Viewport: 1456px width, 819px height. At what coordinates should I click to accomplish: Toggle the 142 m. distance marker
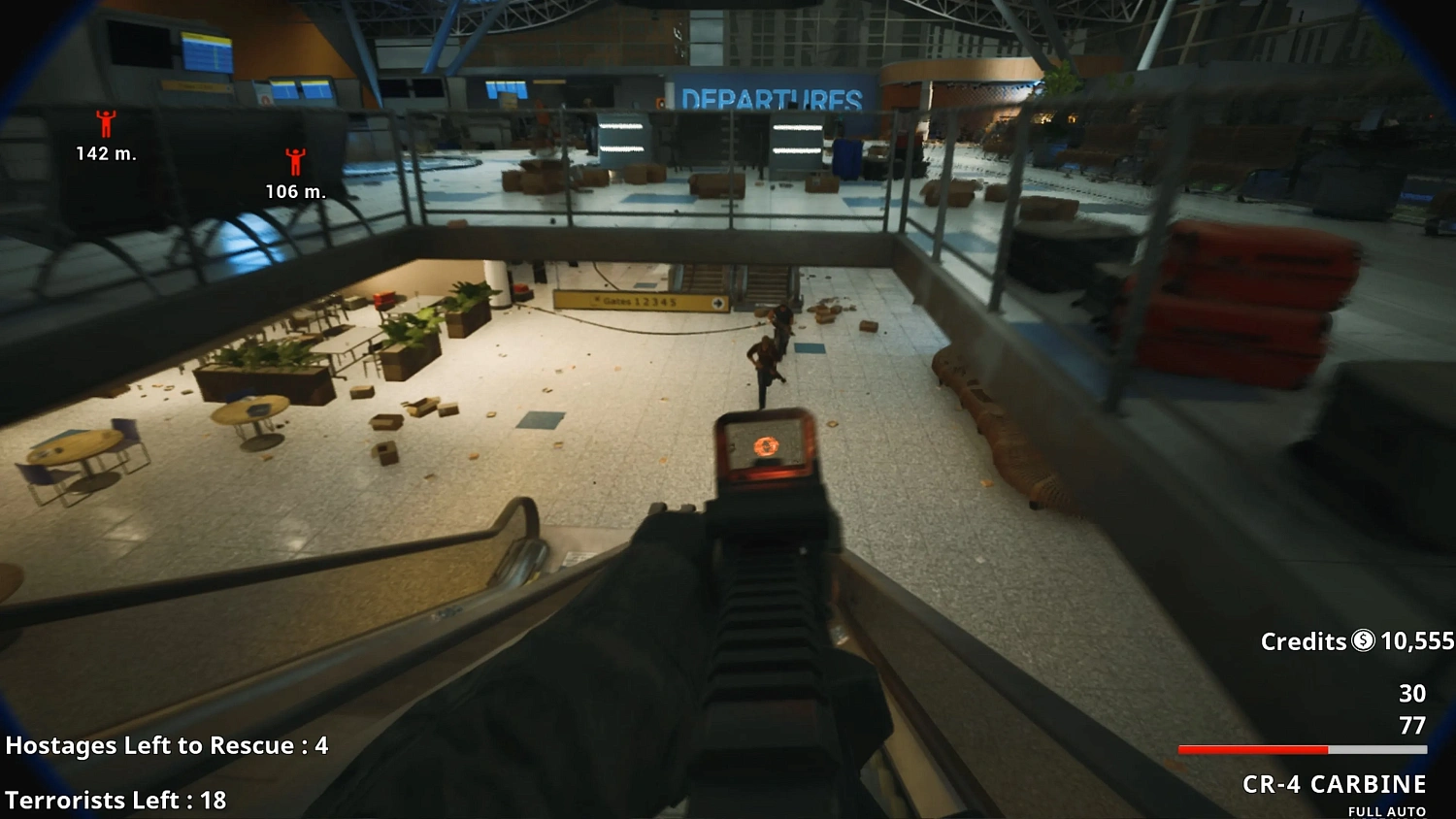[105, 152]
